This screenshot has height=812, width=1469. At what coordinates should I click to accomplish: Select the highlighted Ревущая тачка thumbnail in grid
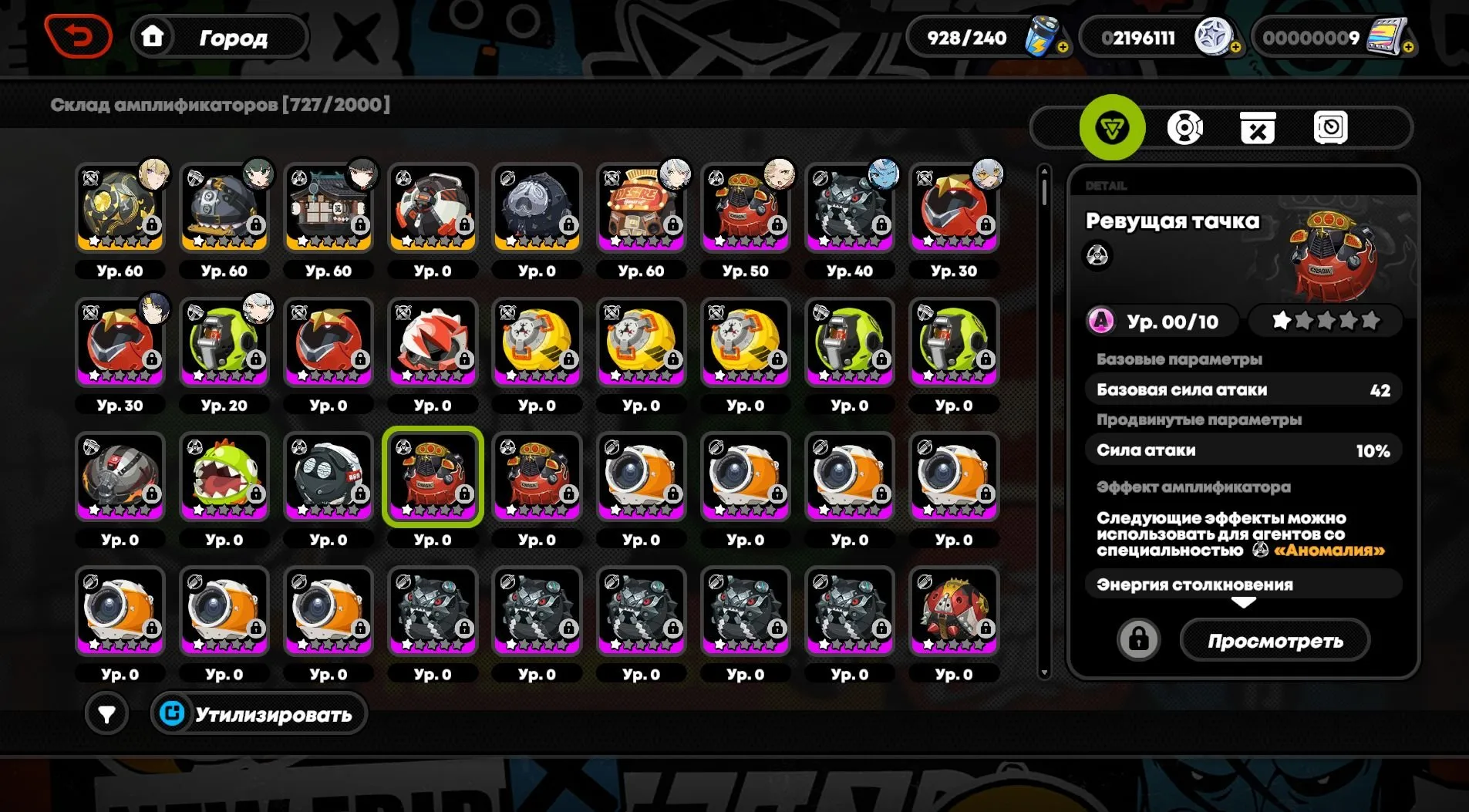433,477
